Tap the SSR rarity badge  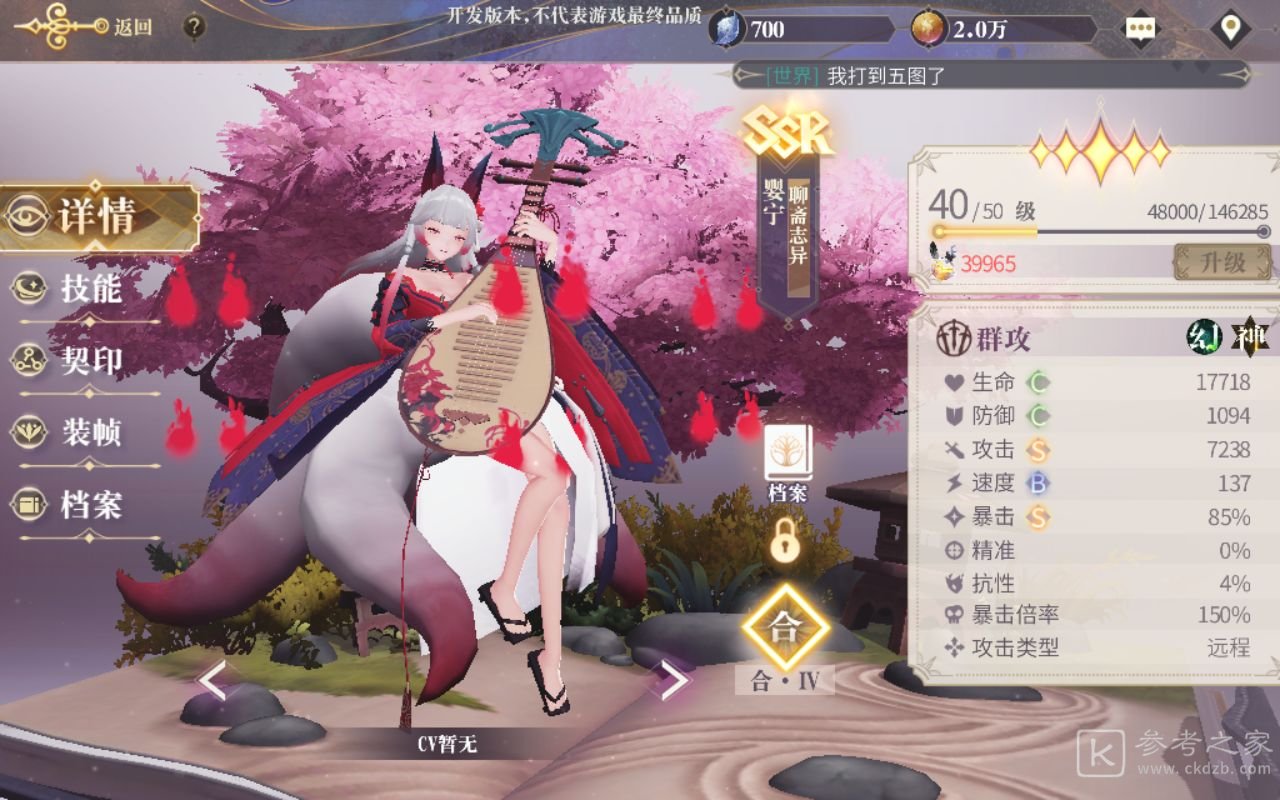pos(788,131)
